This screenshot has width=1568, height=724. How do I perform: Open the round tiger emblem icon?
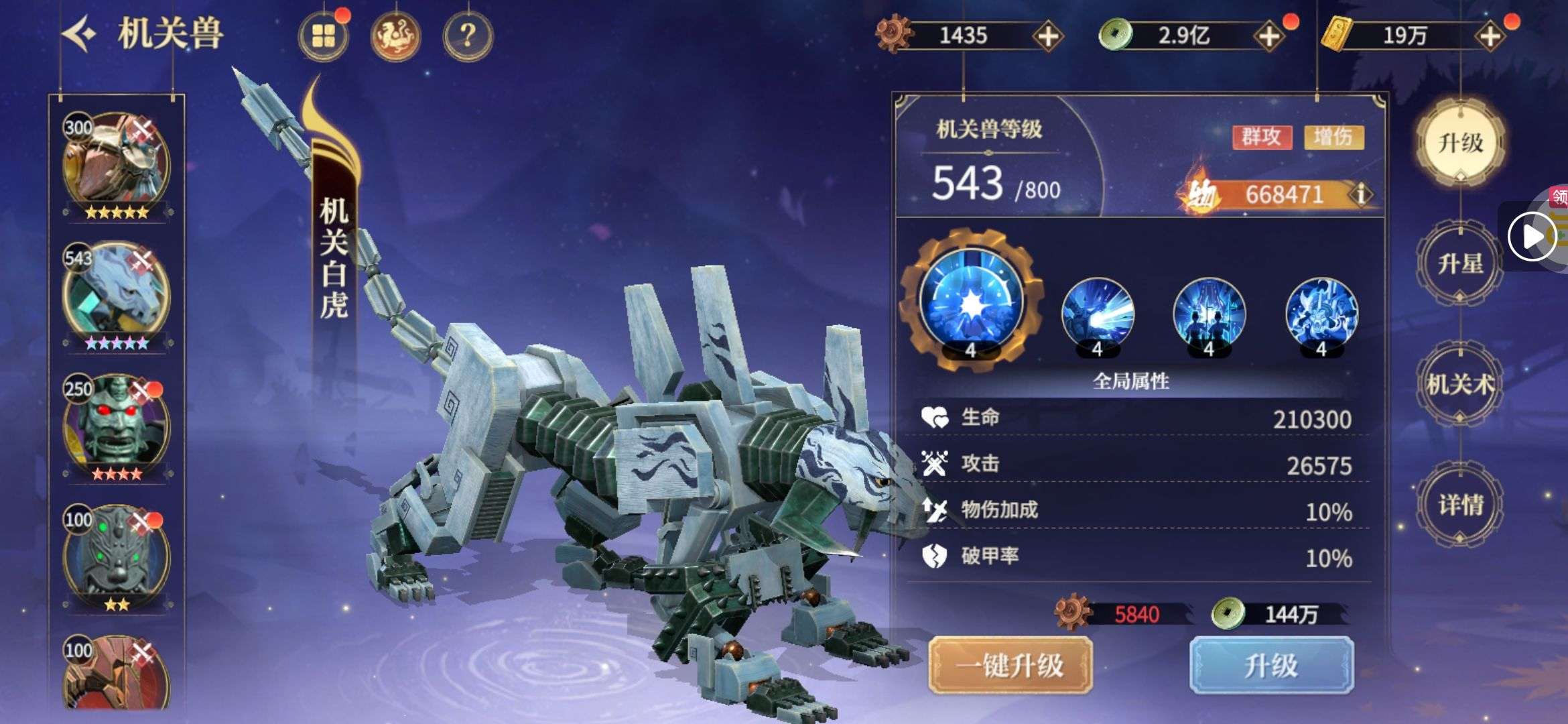(395, 36)
